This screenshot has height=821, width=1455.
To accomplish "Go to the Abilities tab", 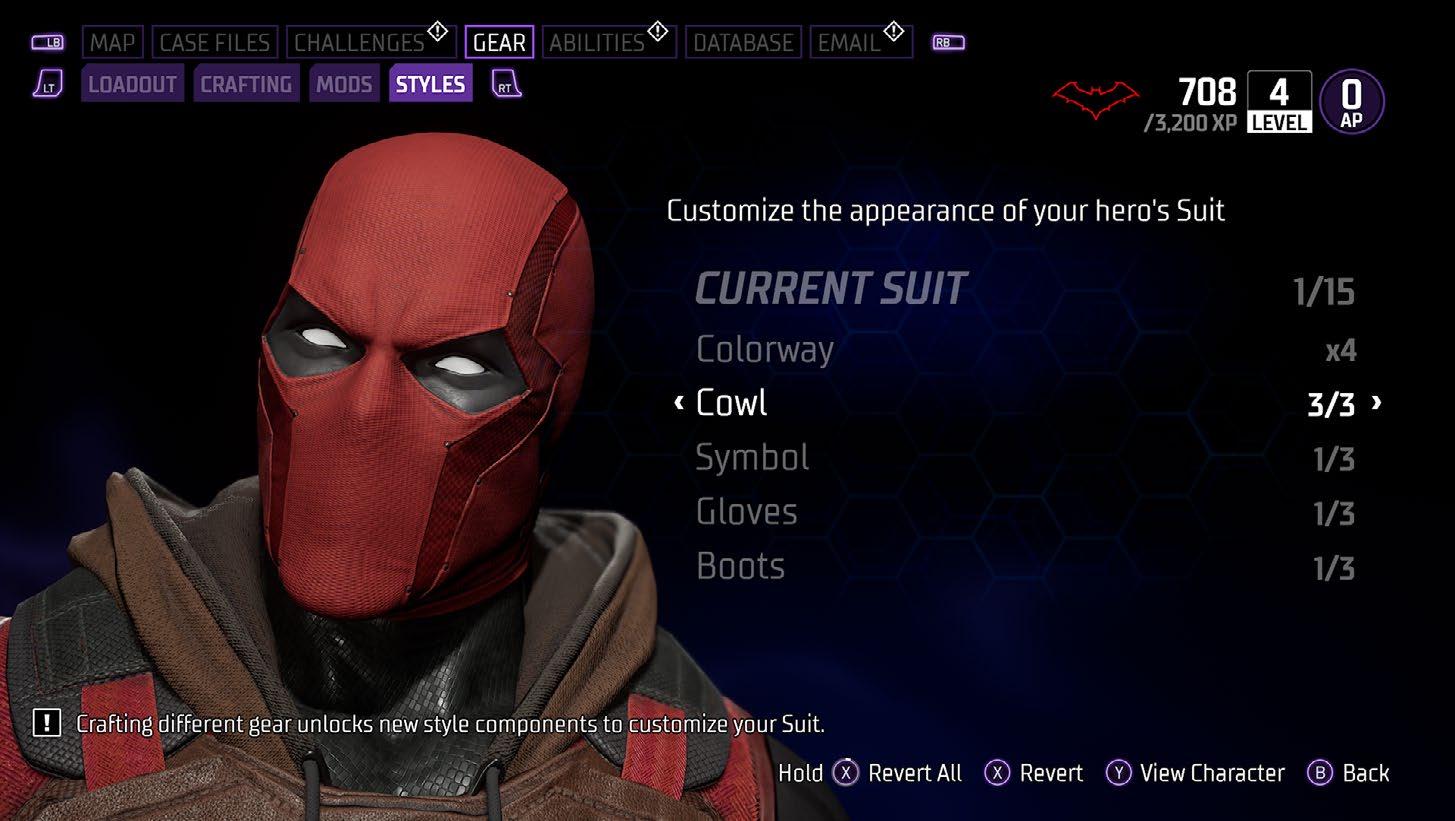I will point(597,43).
